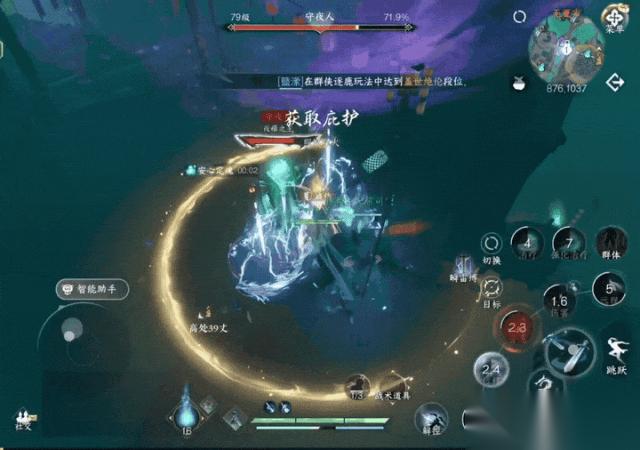Activate the 群体 group skill
This screenshot has width=640, height=450.
611,243
